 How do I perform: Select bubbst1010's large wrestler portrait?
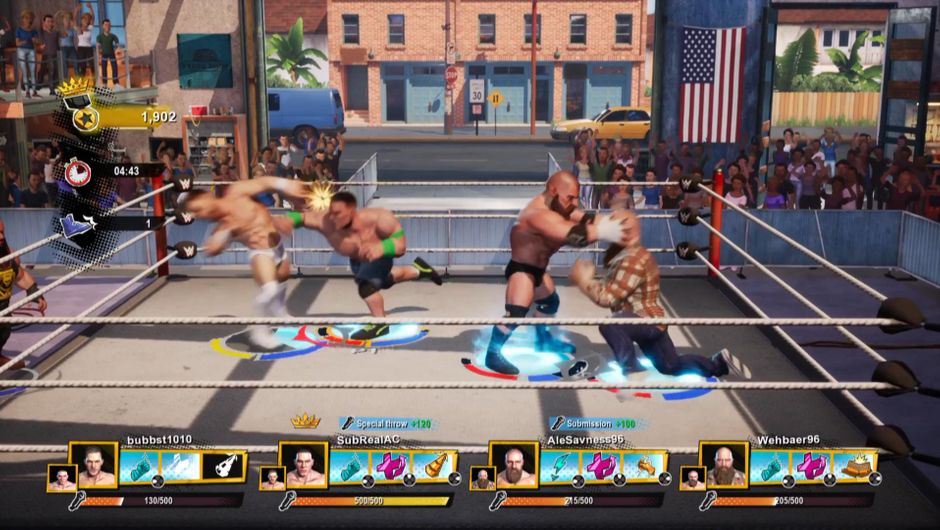point(94,465)
